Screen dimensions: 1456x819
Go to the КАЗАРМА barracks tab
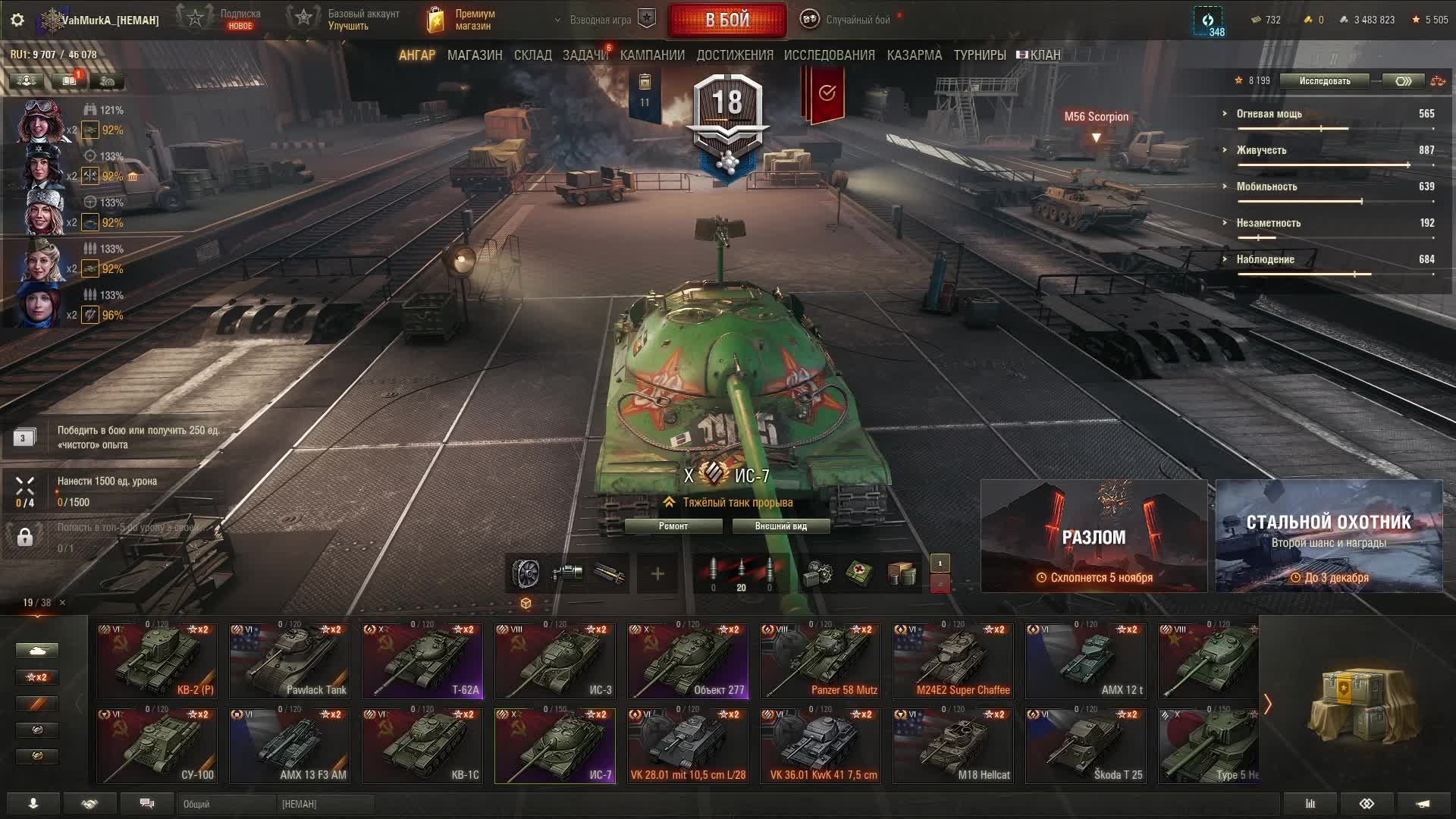coord(914,55)
